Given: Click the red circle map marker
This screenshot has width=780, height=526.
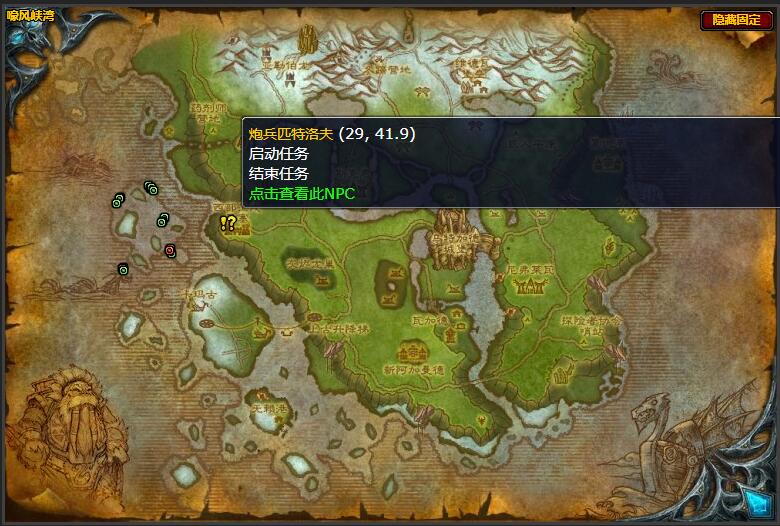Looking at the screenshot, I should click(x=170, y=249).
